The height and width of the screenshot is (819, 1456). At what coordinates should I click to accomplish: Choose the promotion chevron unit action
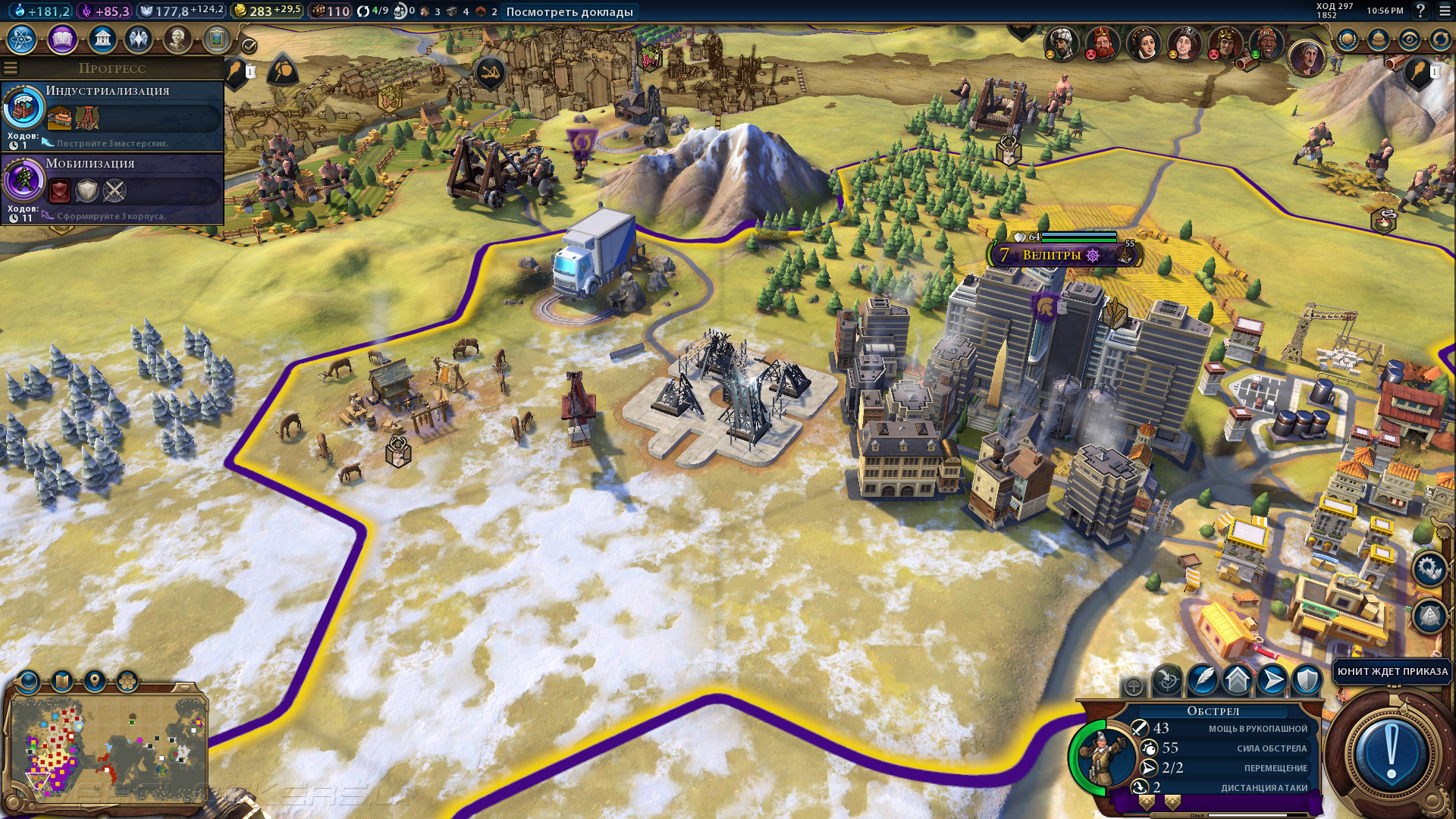coord(1237,680)
